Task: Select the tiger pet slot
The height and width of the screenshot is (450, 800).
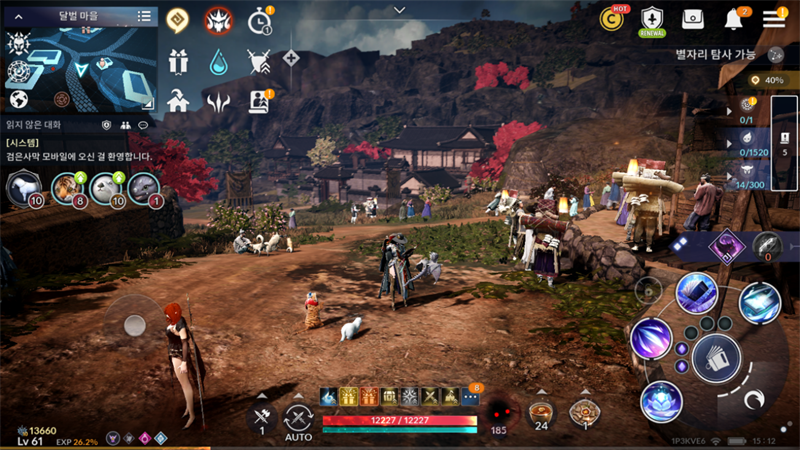Action: click(x=66, y=187)
